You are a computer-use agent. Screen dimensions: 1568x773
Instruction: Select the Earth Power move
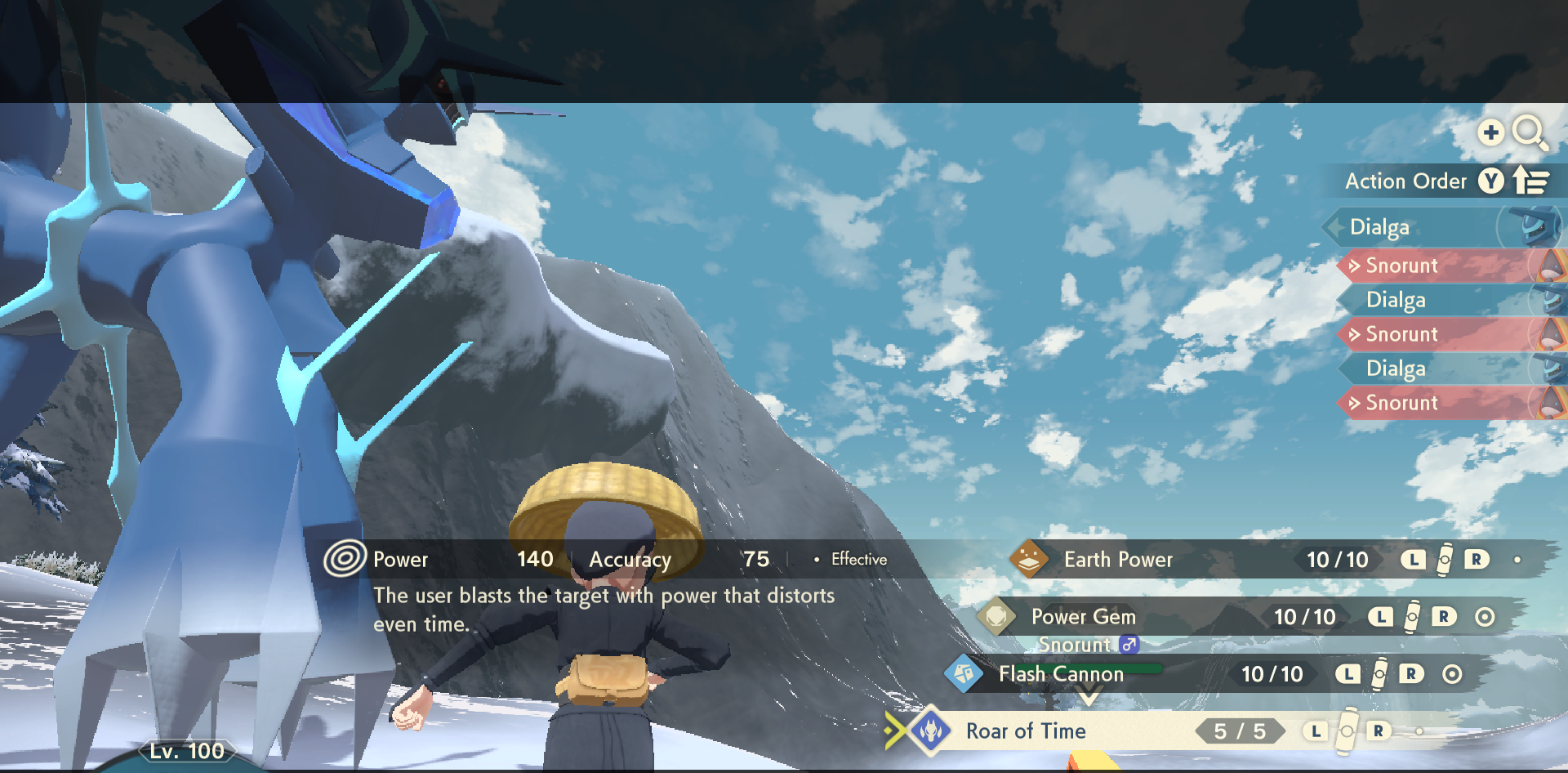[x=1117, y=560]
